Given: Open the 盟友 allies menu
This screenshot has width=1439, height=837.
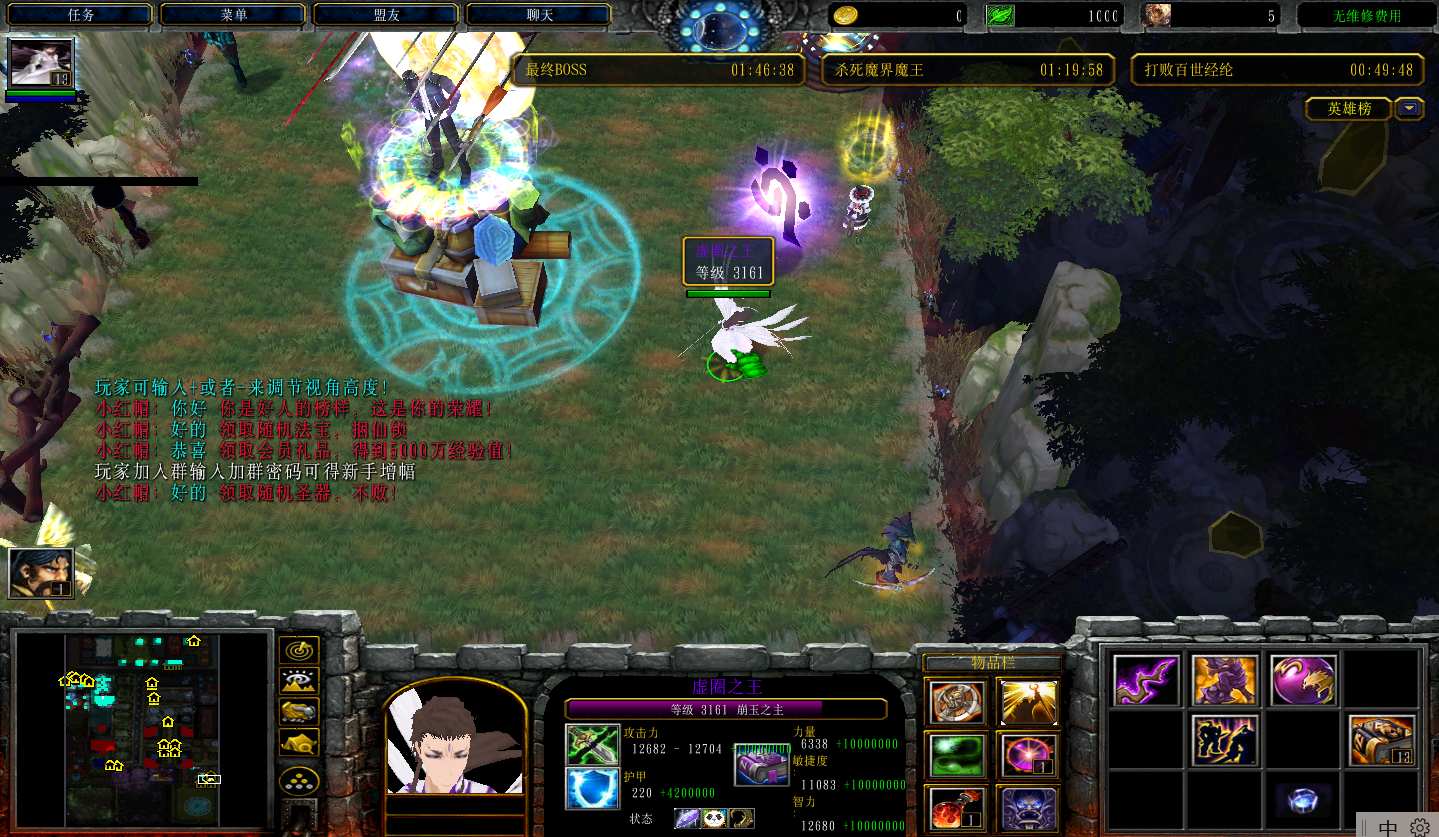Looking at the screenshot, I should pos(386,15).
